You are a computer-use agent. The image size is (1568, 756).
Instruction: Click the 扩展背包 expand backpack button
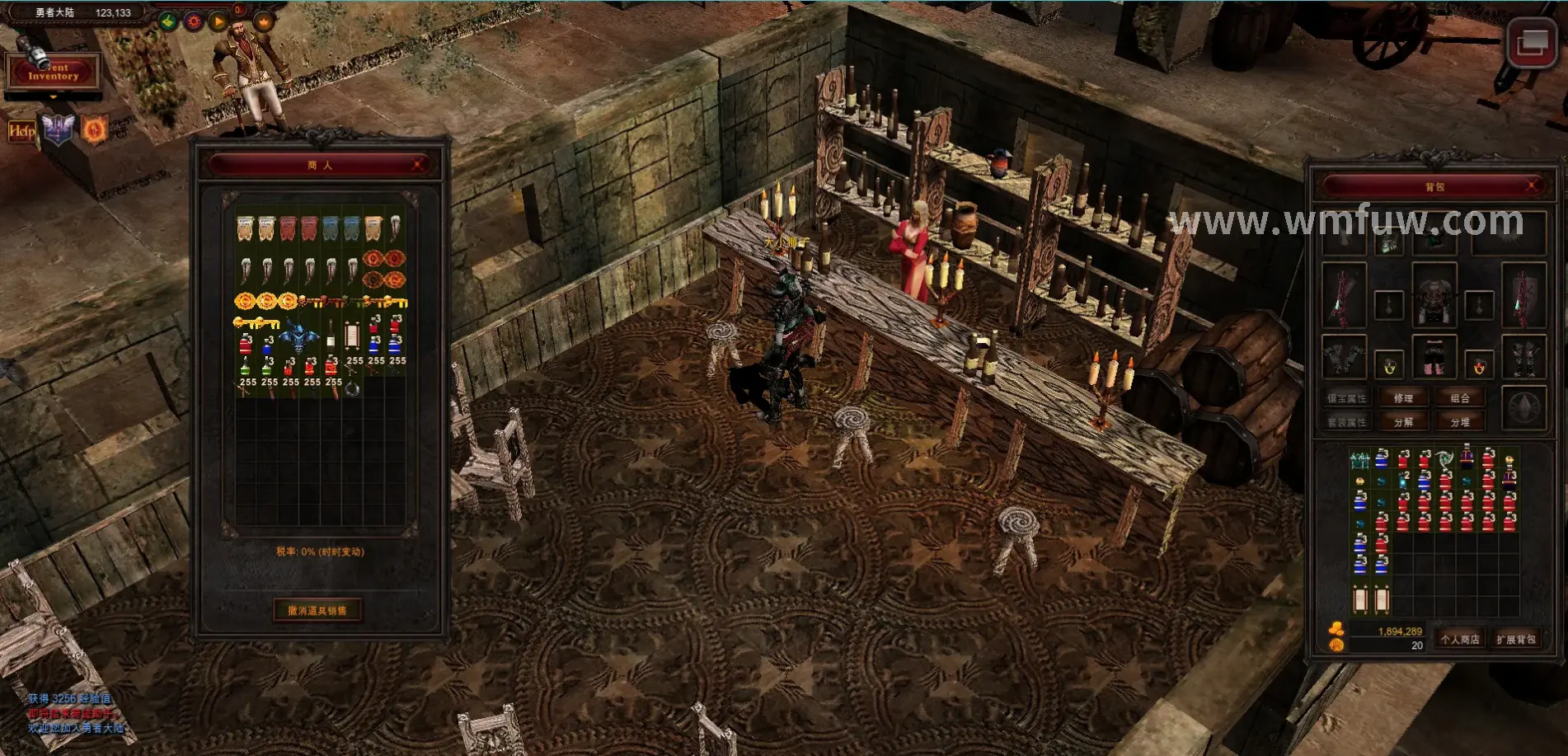tap(1516, 639)
